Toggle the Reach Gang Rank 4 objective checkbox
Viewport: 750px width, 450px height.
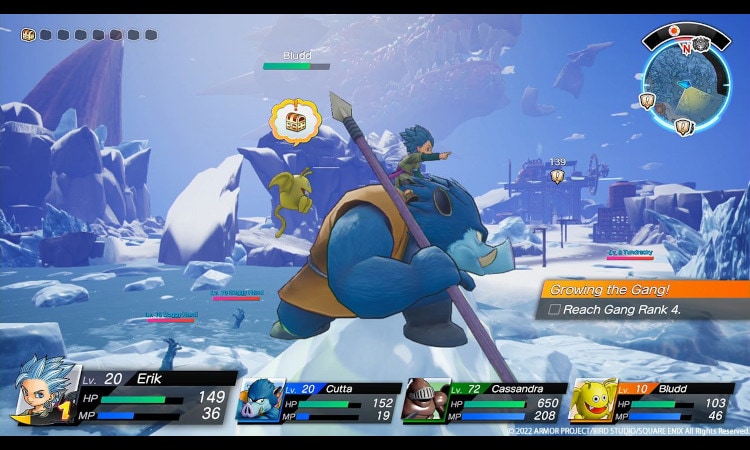(553, 310)
